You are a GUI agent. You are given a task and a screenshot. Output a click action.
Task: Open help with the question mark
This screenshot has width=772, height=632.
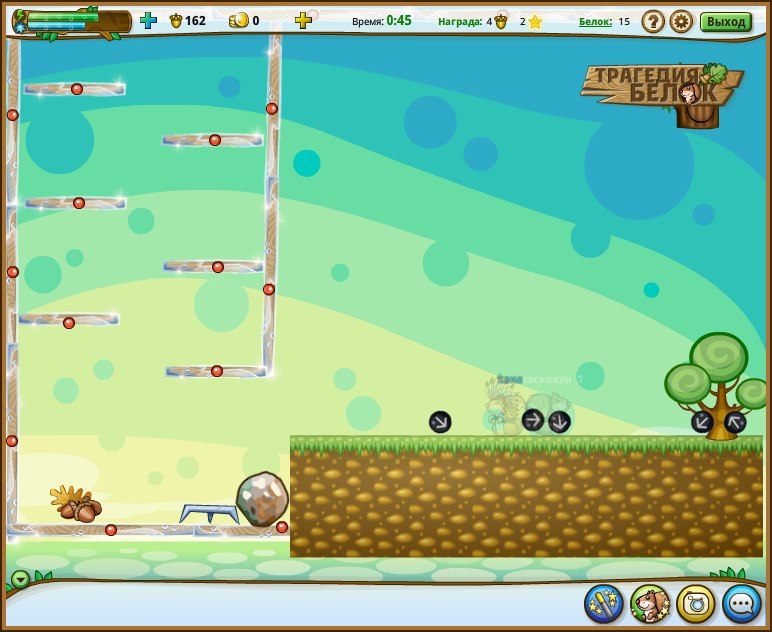coord(653,21)
